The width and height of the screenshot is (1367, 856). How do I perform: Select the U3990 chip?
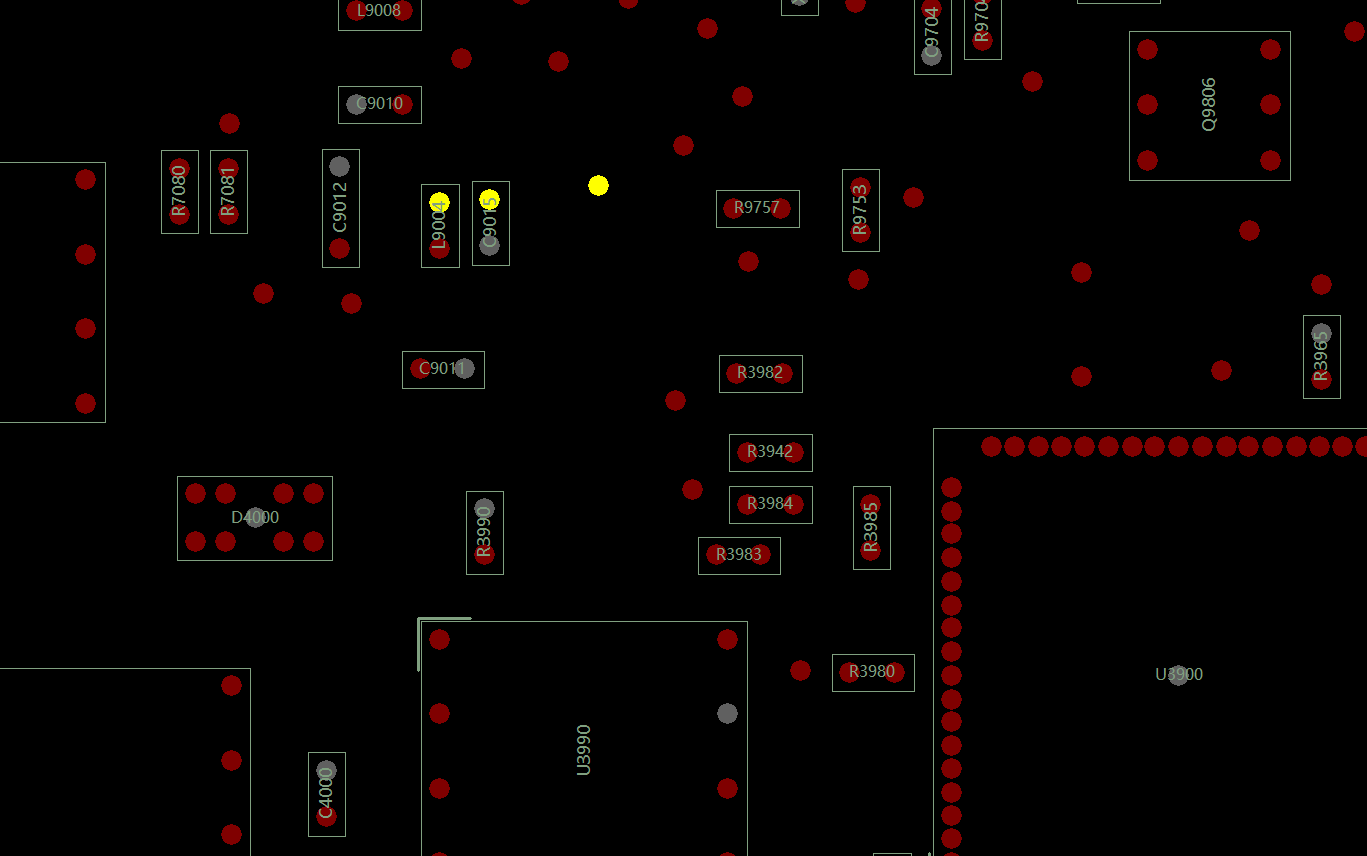point(584,749)
